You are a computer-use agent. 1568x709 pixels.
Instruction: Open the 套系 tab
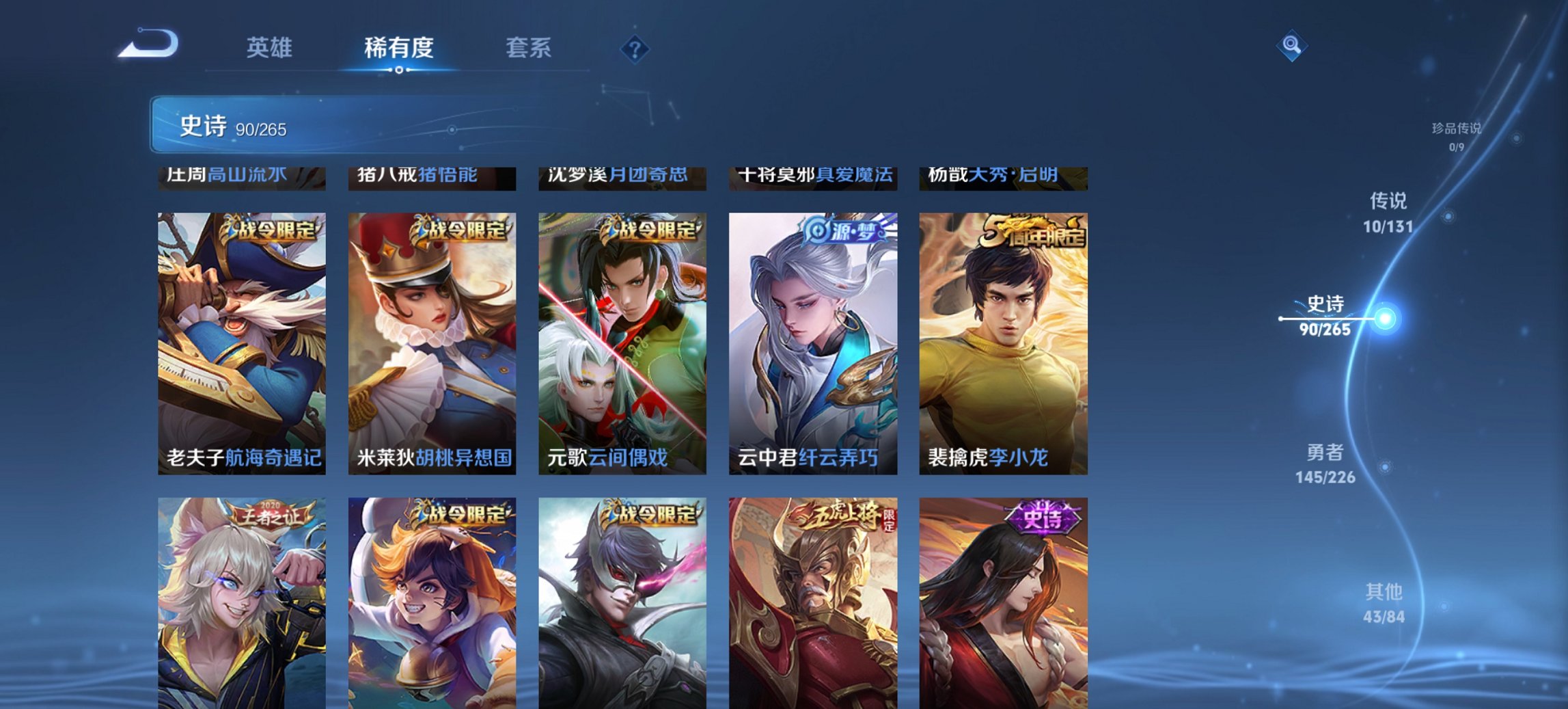click(x=529, y=48)
